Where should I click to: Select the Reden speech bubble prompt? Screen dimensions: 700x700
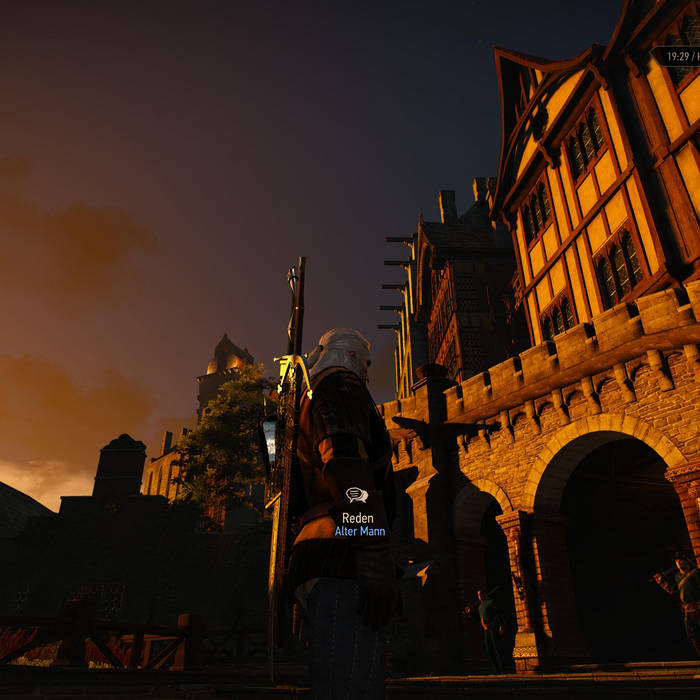pos(357,496)
